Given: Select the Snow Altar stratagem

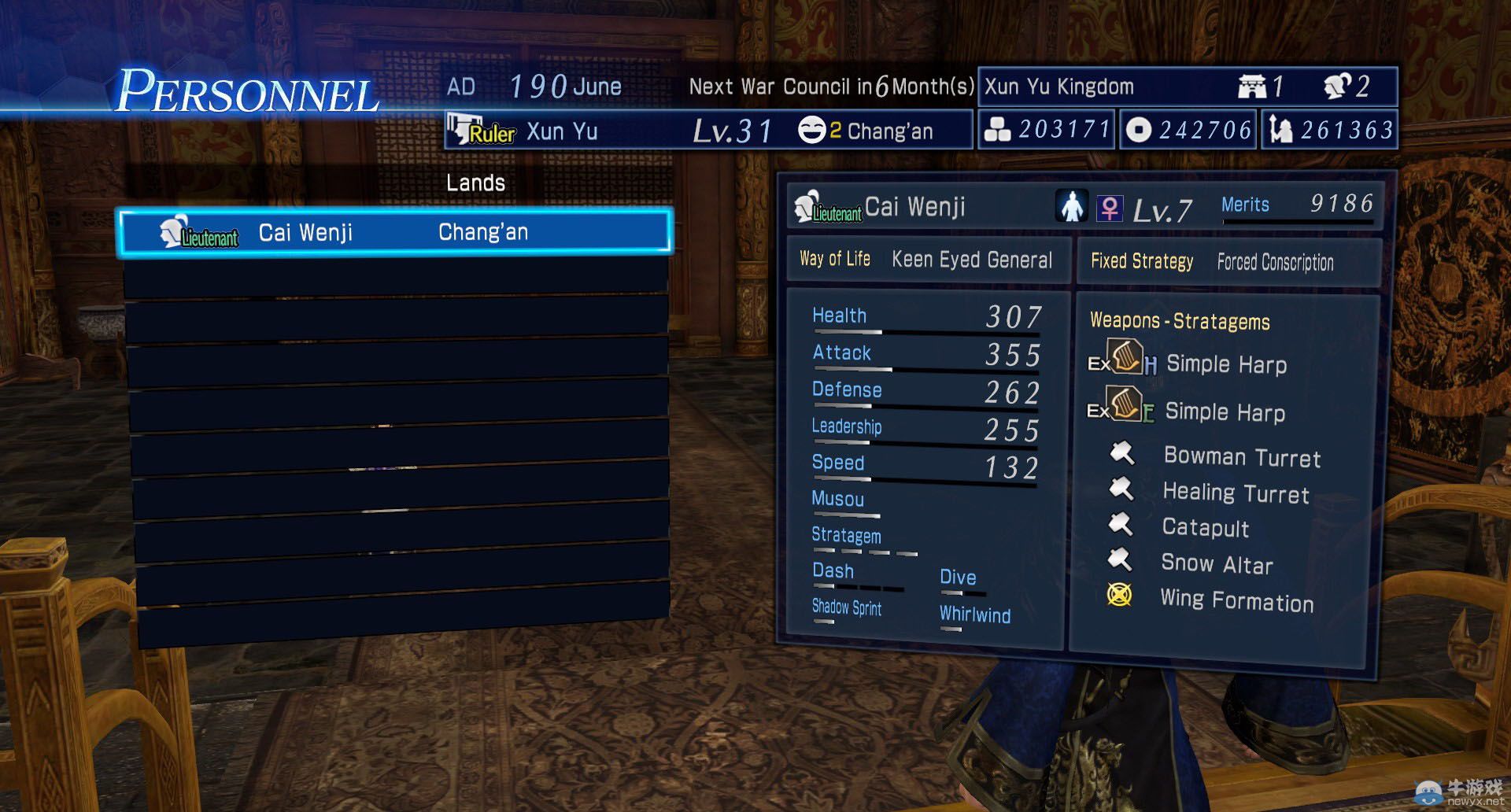Looking at the screenshot, I should (1217, 563).
